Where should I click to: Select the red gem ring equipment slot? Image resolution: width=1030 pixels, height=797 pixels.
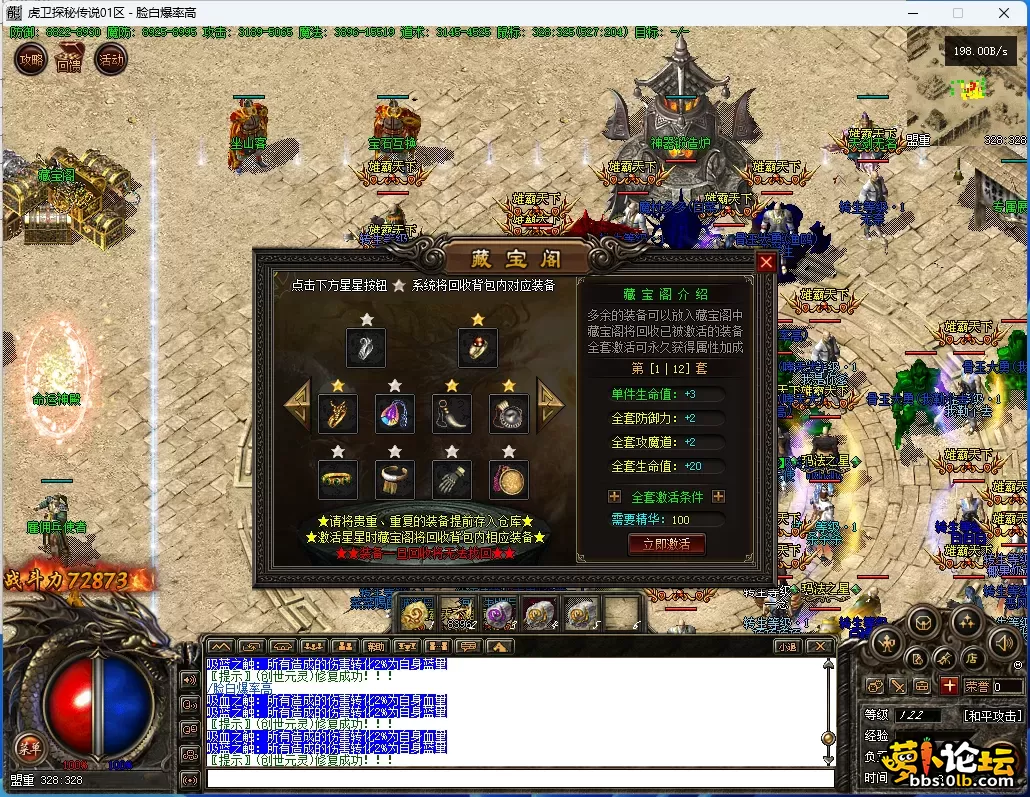478,347
